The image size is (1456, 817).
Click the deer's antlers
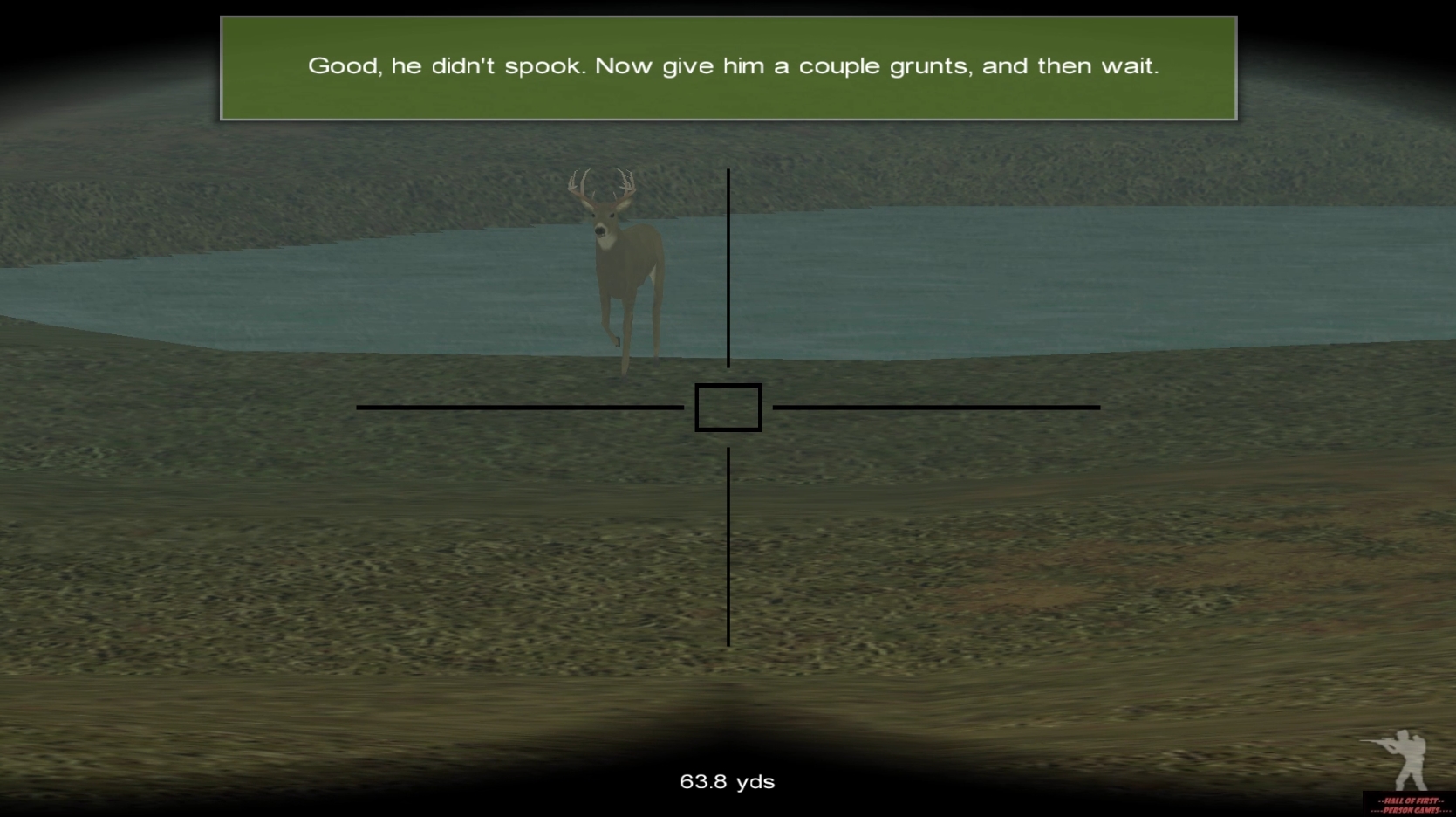point(602,183)
